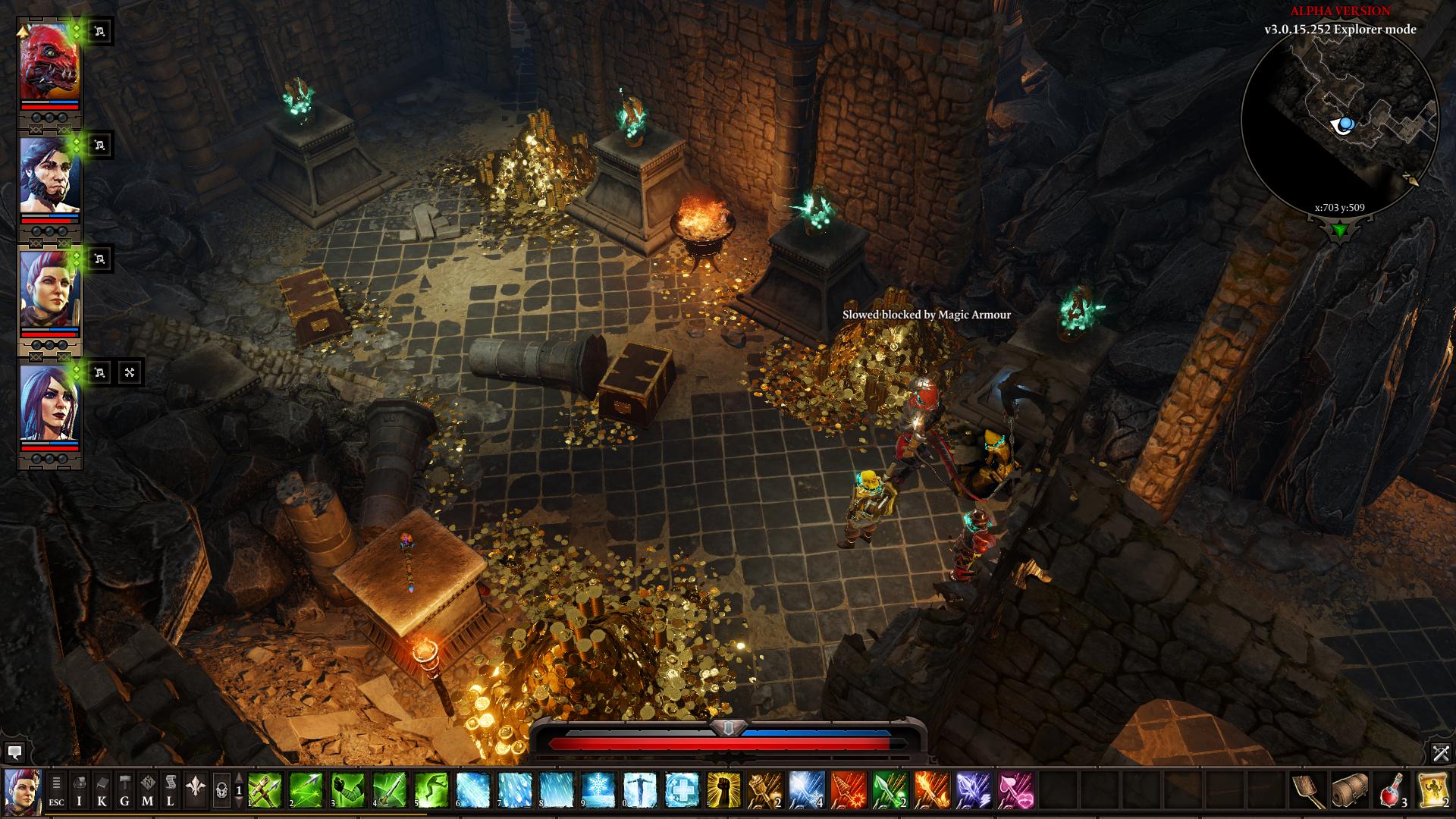The height and width of the screenshot is (819, 1456).
Task: Select the pink heart charm arrow
Action: coord(1015,790)
